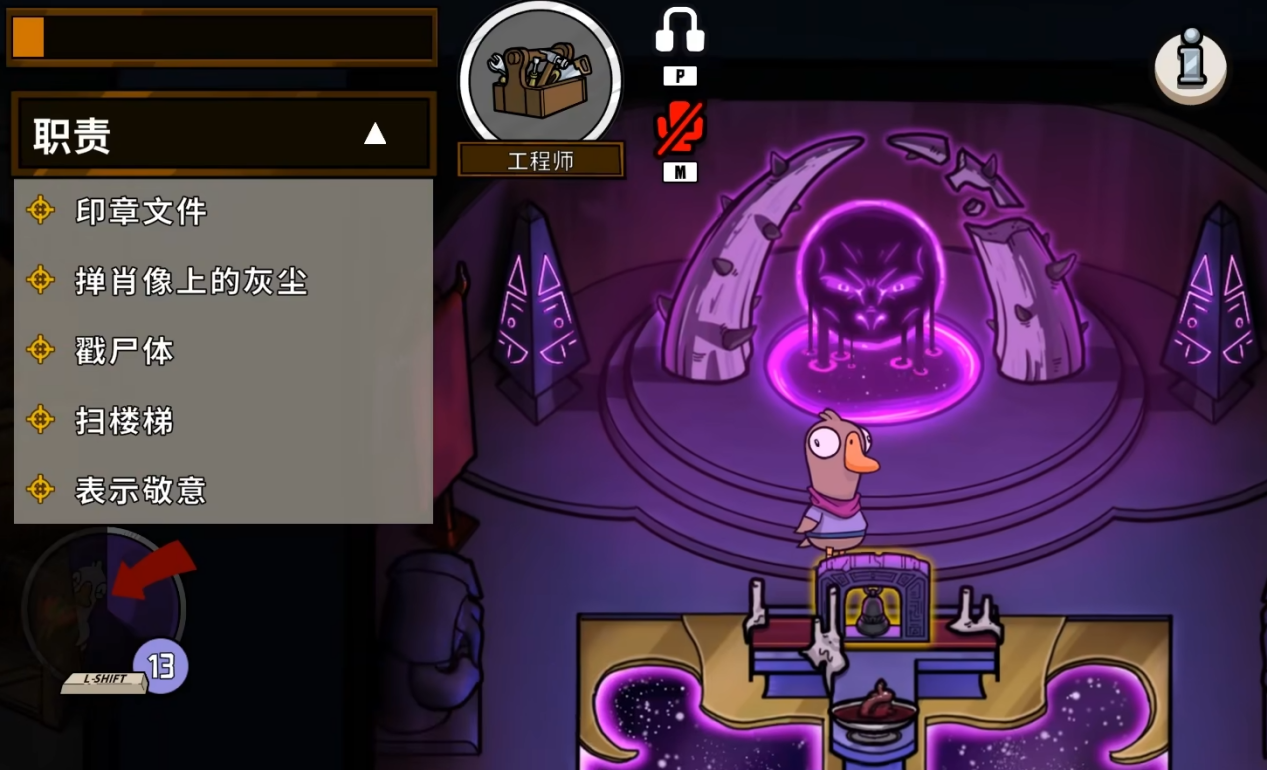
Task: Select the 戳尸体 task entry
Action: 125,351
